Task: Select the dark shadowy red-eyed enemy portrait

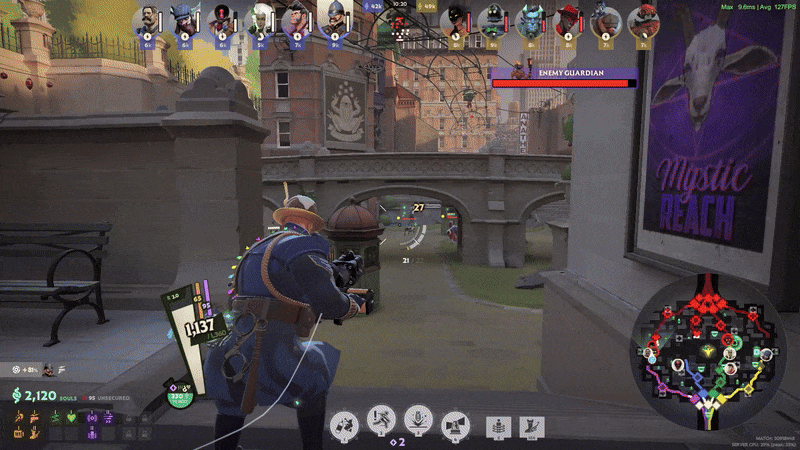Action: [455, 21]
